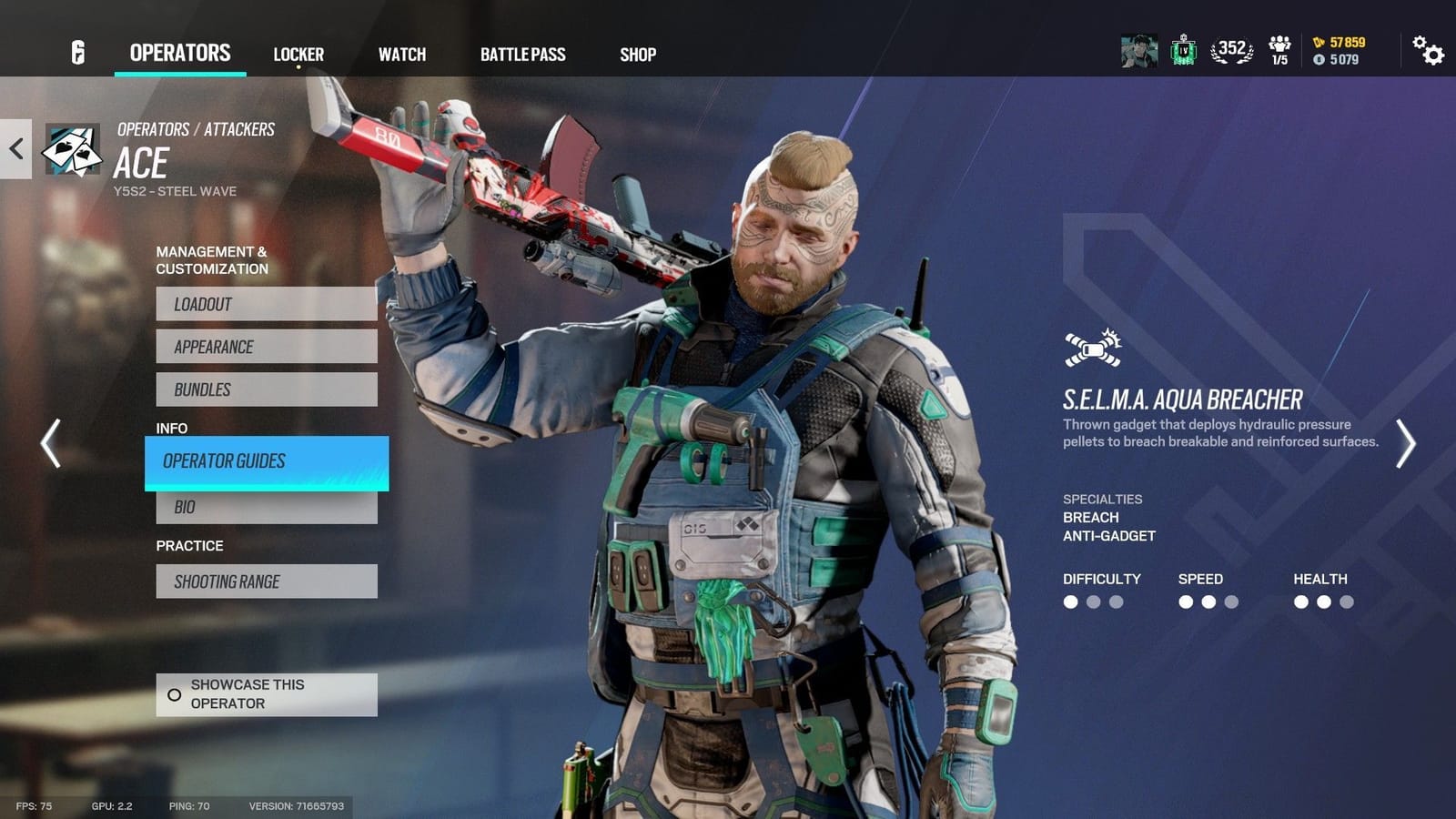Enable Showcase This Operator
The width and height of the screenshot is (1456, 819).
click(x=265, y=693)
